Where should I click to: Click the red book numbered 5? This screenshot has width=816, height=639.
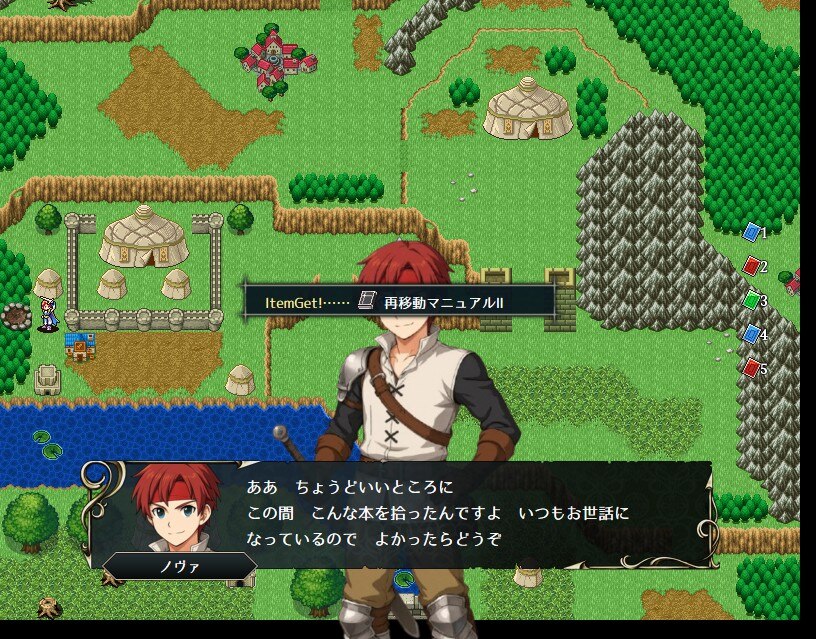(752, 368)
